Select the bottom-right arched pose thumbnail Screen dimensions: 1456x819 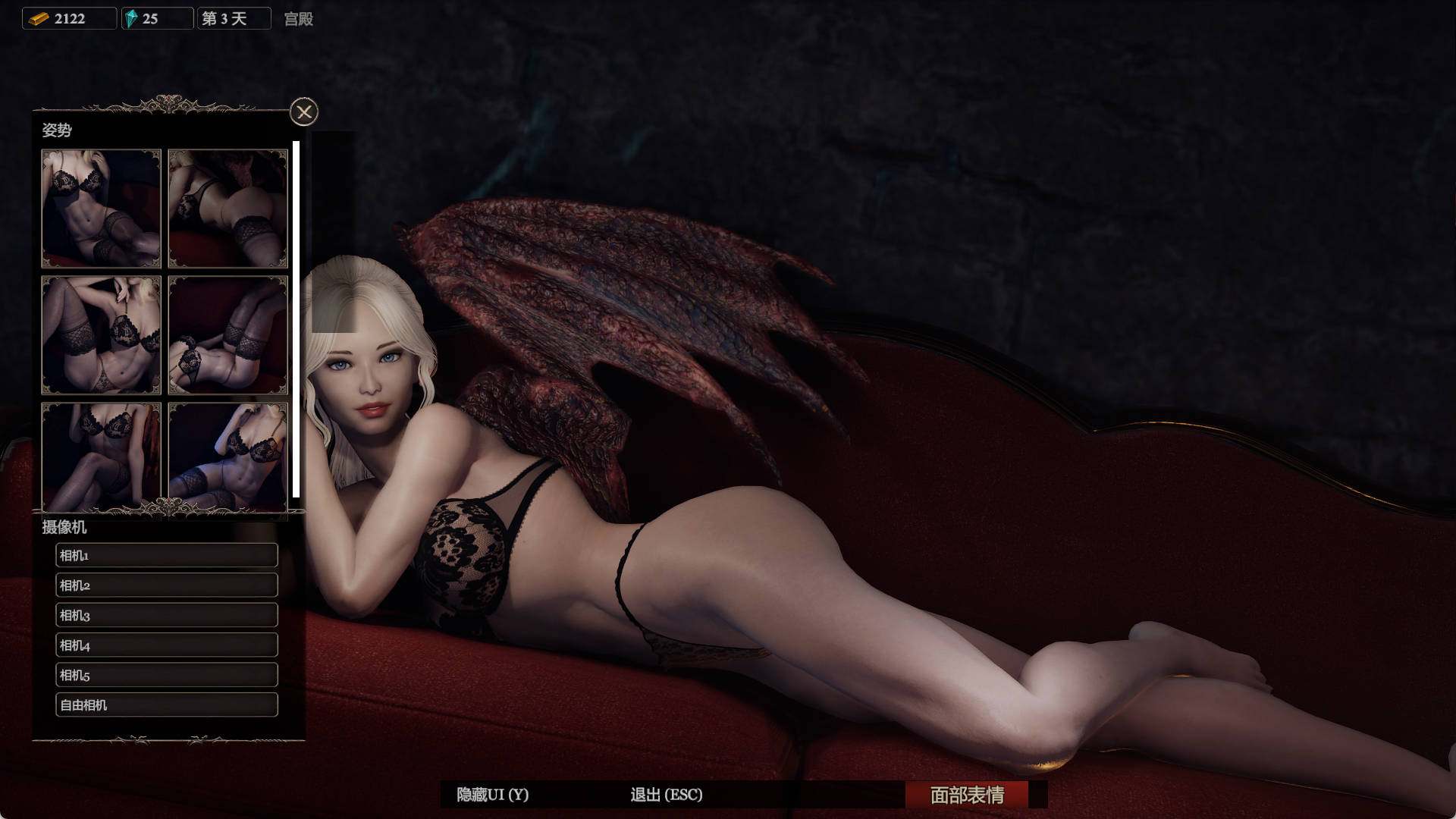point(227,455)
